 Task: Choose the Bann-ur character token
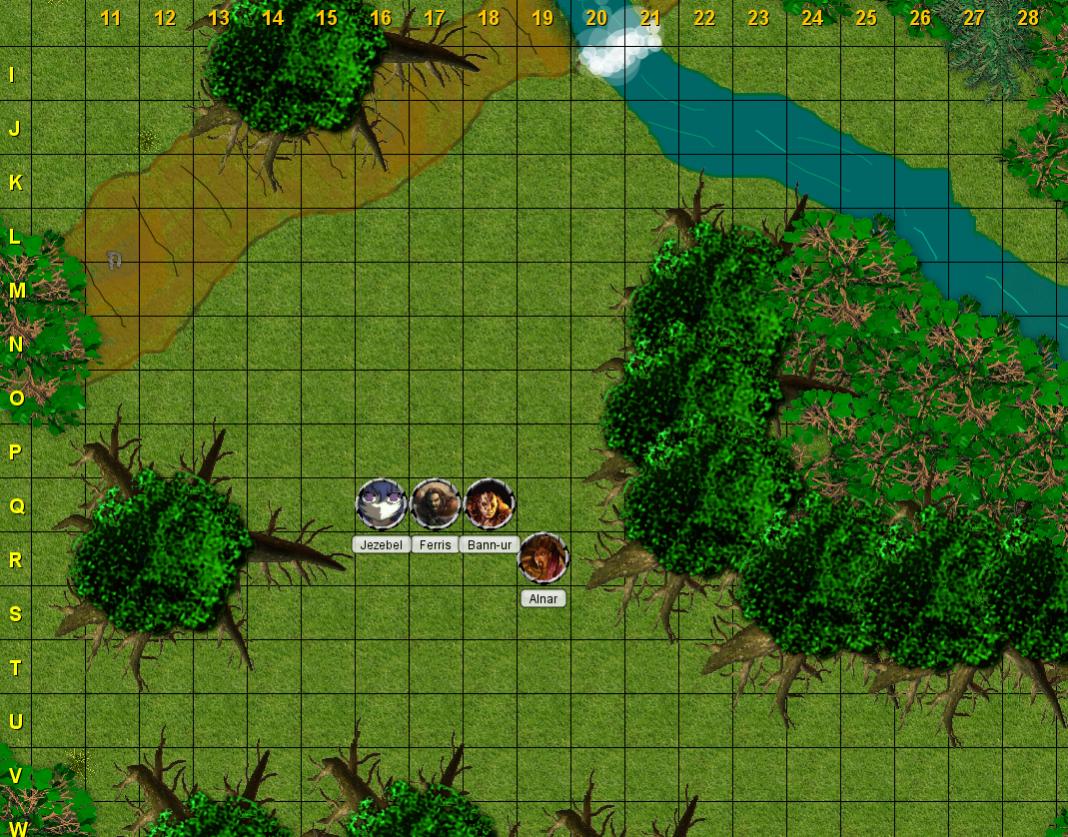pos(490,504)
